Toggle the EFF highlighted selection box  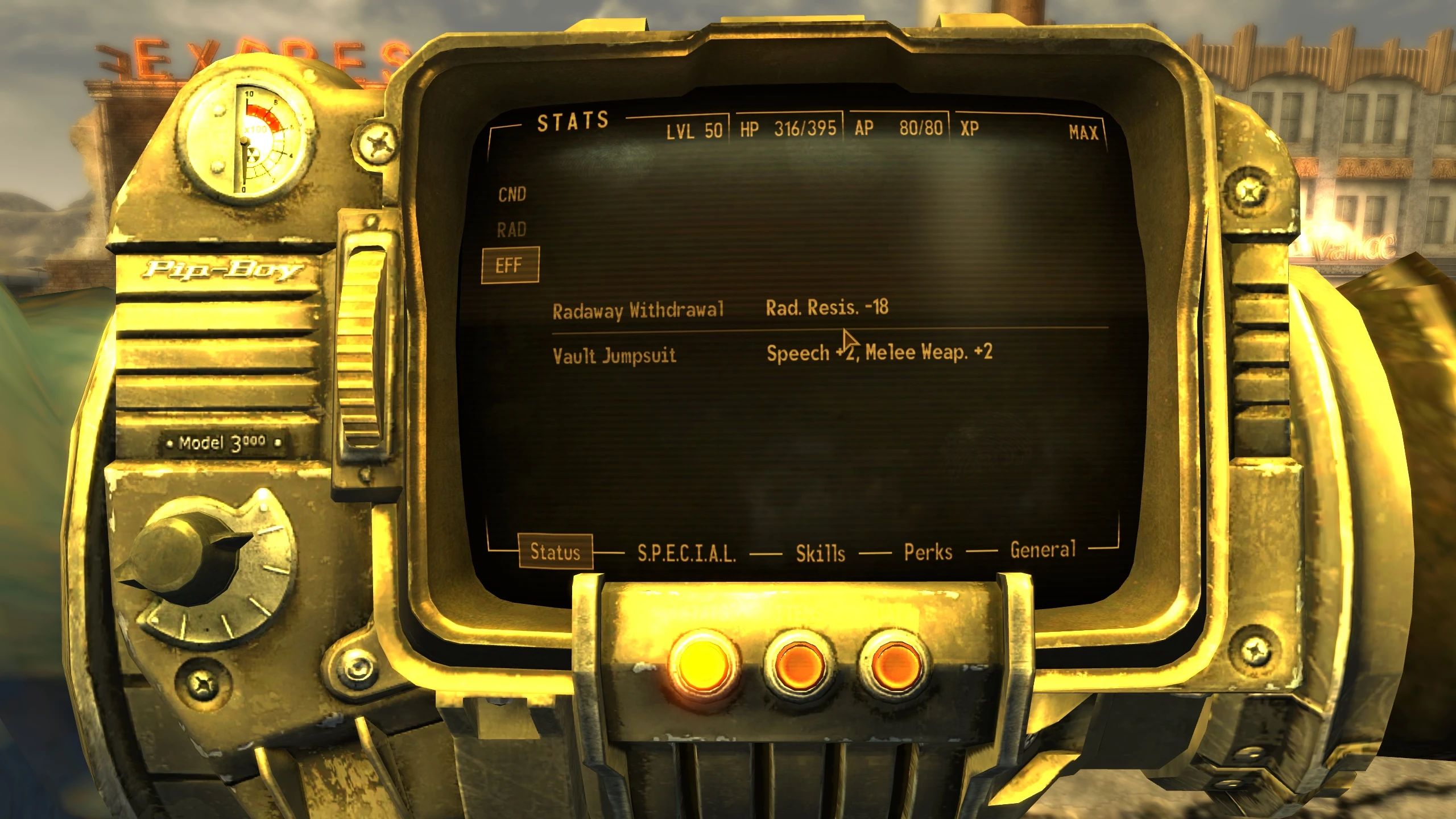point(511,264)
